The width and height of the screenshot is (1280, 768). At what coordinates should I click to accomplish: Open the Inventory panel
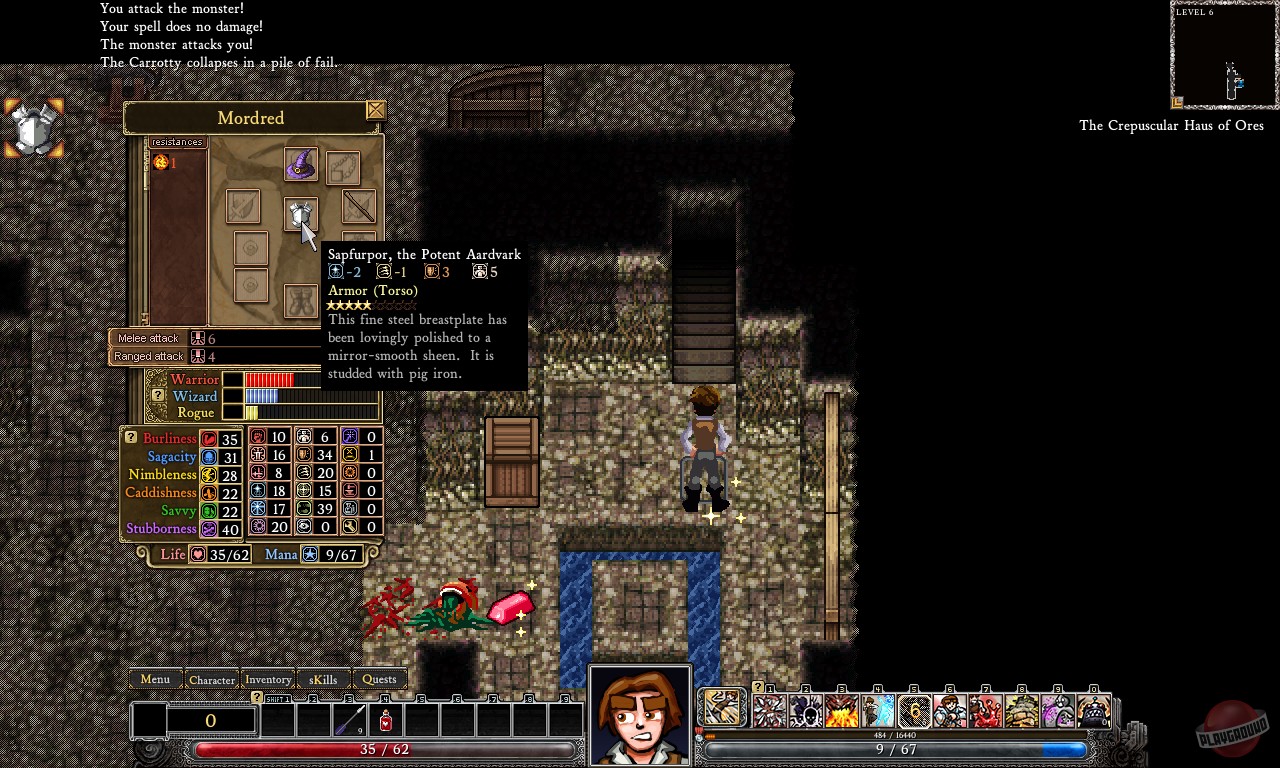coord(268,679)
